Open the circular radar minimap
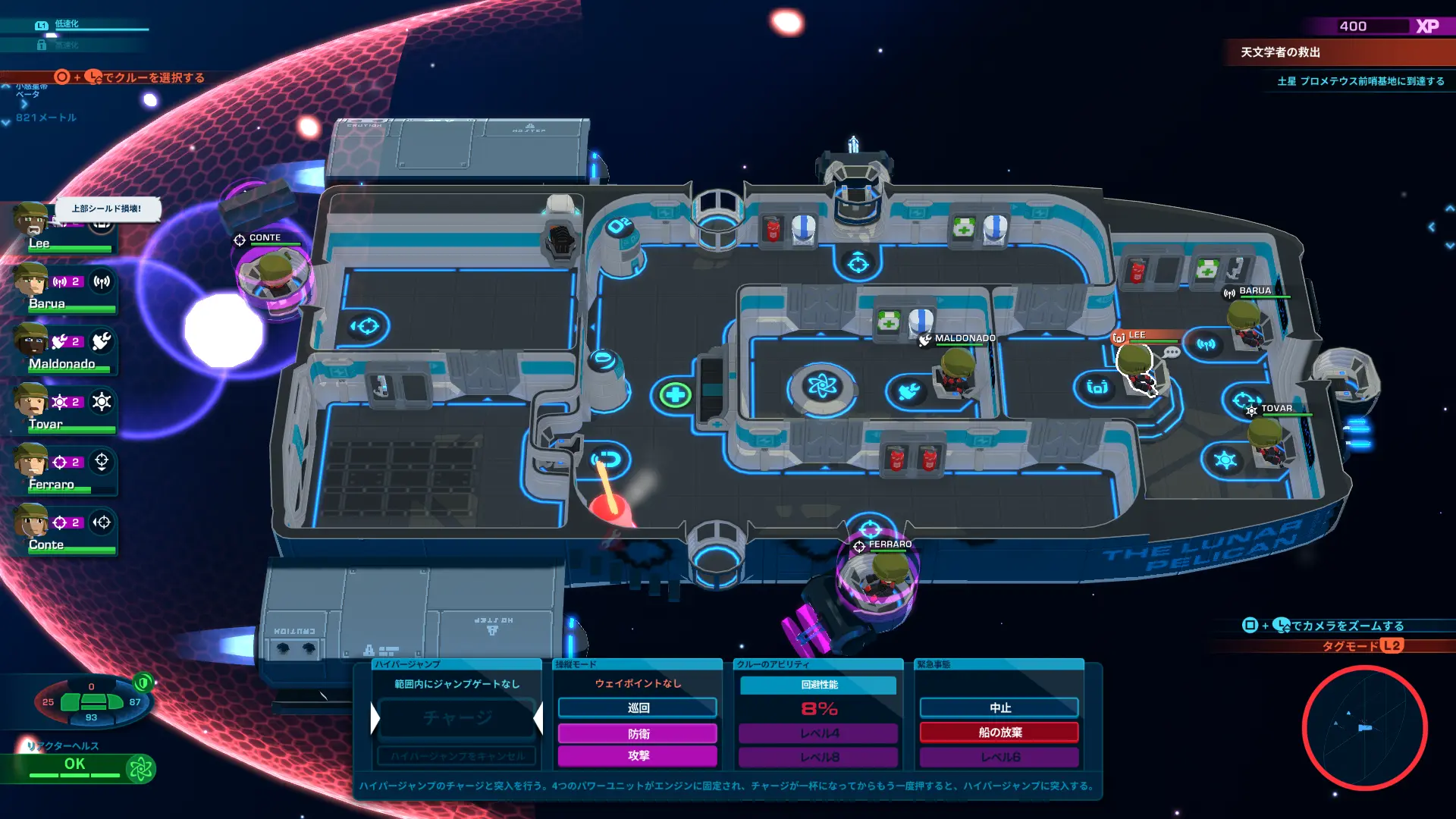 pos(1364,728)
